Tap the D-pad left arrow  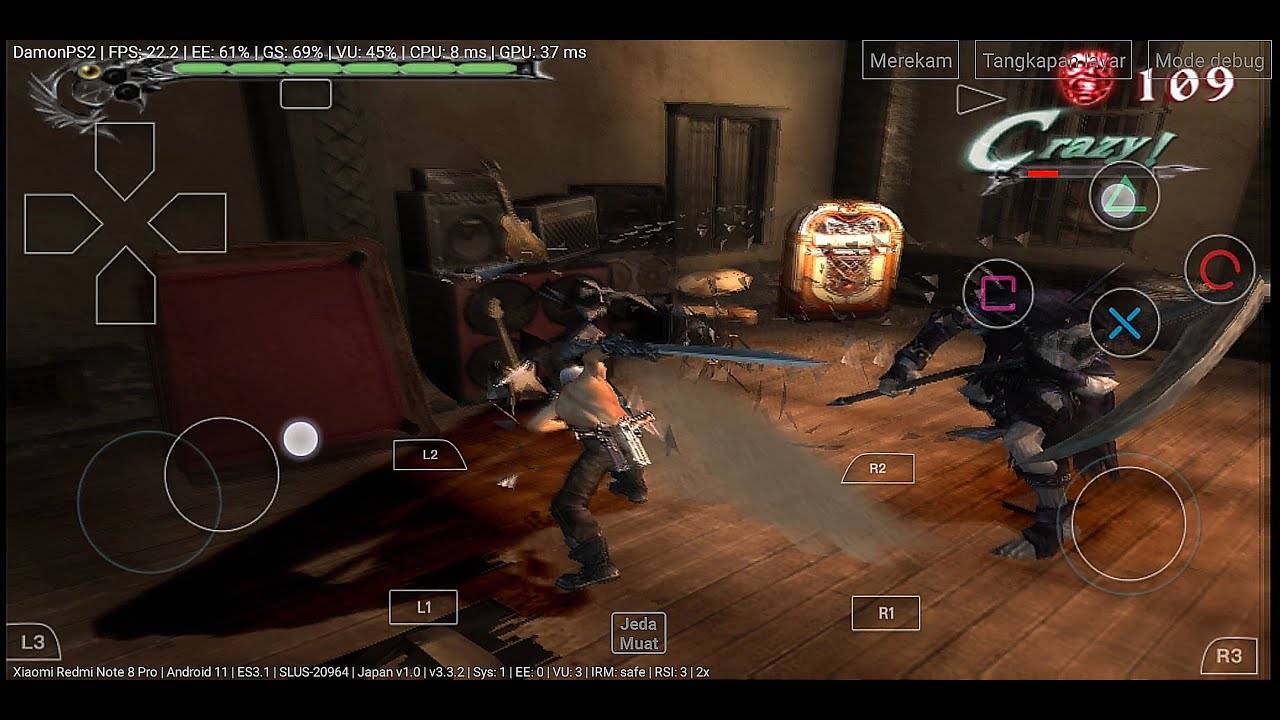[58, 223]
